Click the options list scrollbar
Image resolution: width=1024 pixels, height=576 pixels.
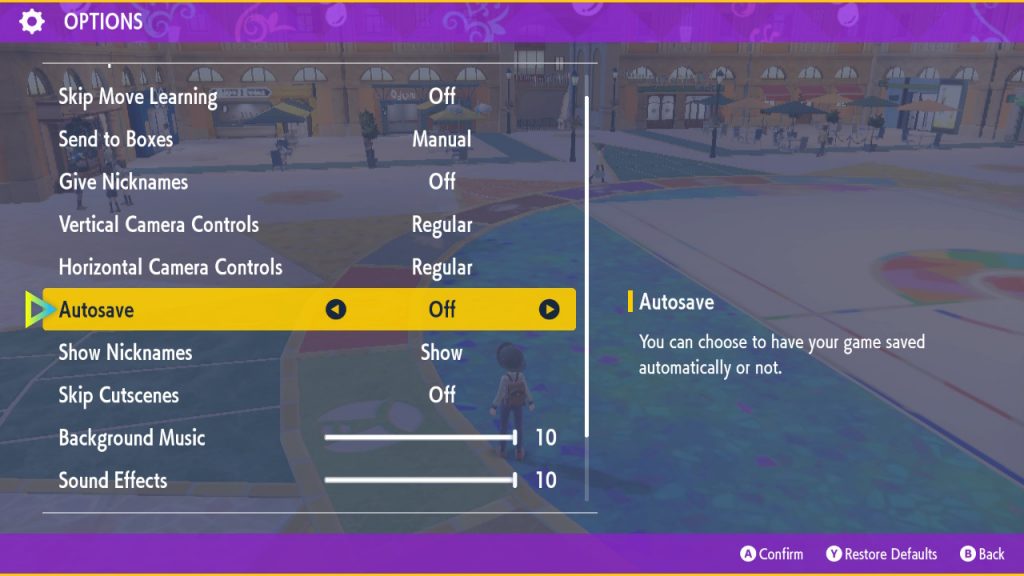tap(587, 265)
